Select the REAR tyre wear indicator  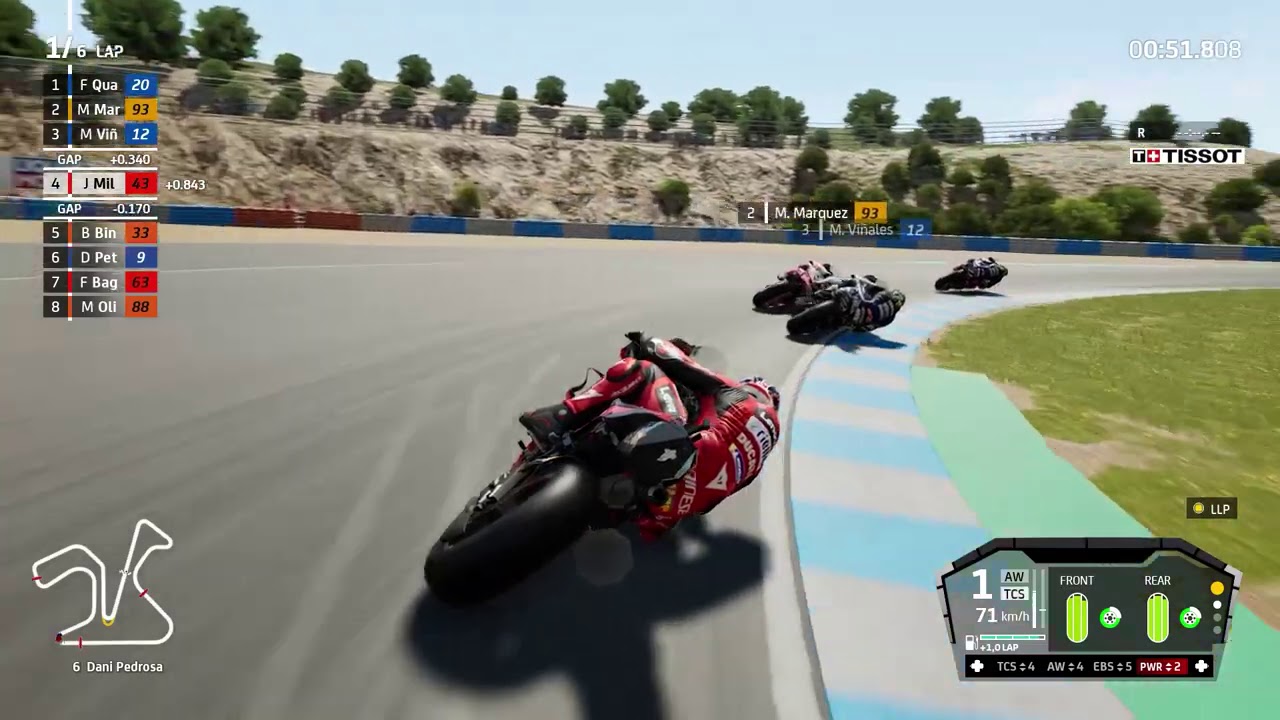(x=1158, y=615)
